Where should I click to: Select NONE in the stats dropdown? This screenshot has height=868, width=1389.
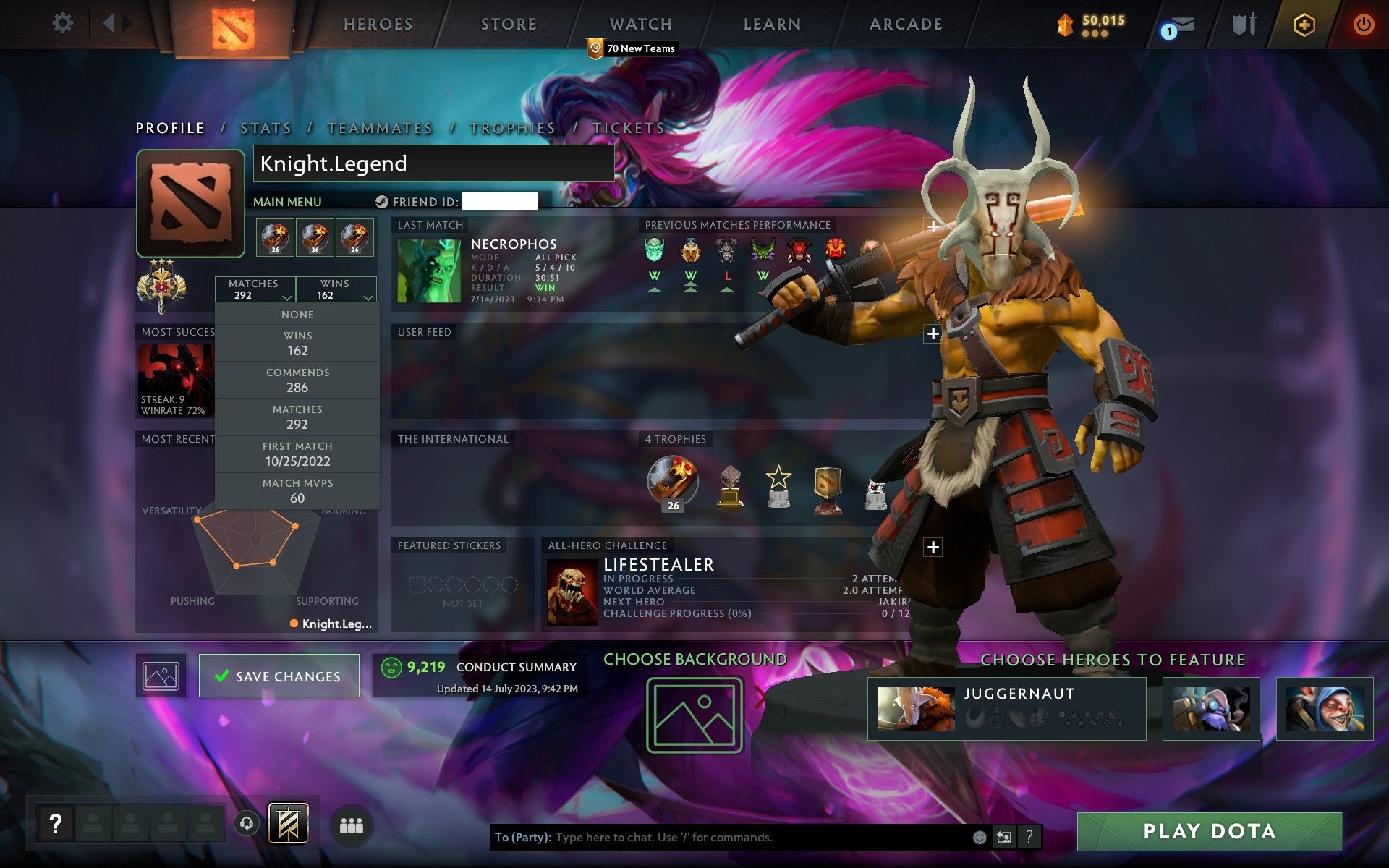coord(297,314)
